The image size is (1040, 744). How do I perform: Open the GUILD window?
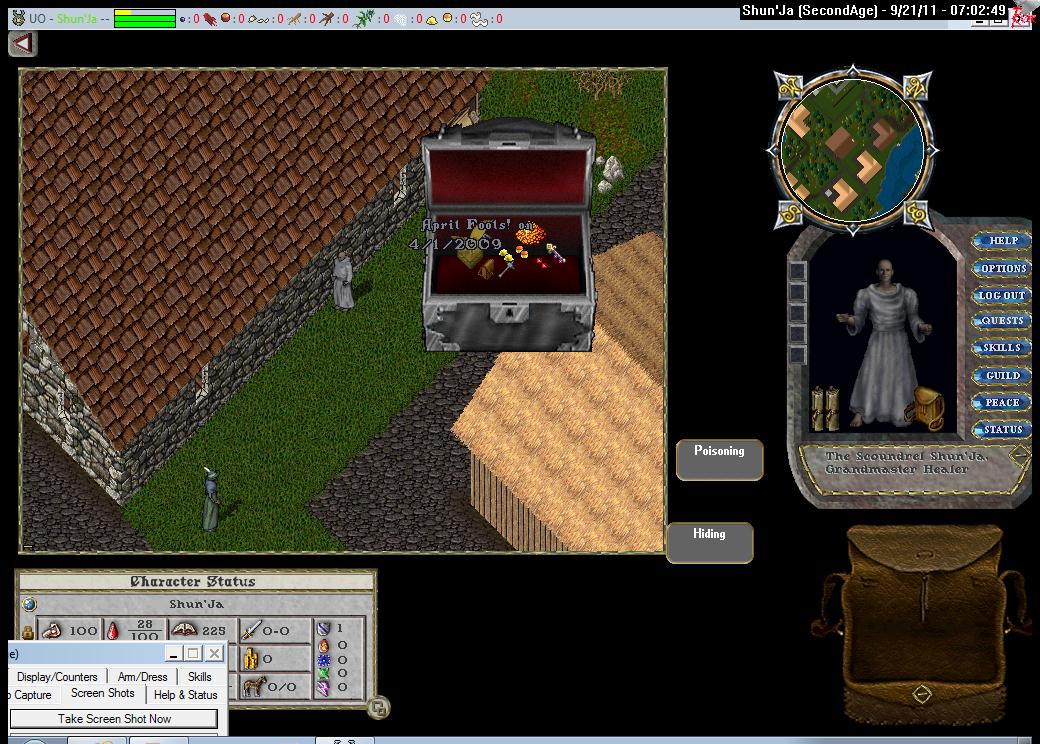[x=1002, y=376]
